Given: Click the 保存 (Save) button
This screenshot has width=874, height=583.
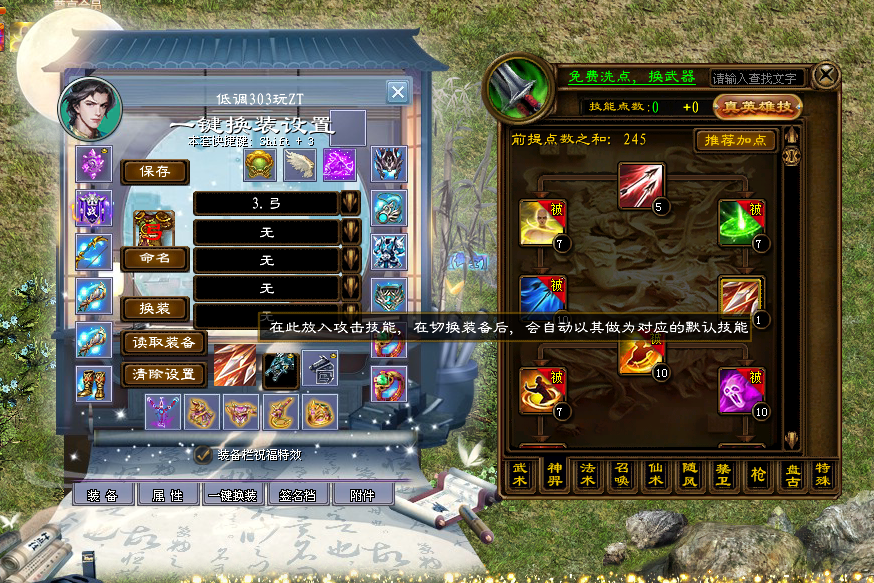Looking at the screenshot, I should tap(155, 172).
